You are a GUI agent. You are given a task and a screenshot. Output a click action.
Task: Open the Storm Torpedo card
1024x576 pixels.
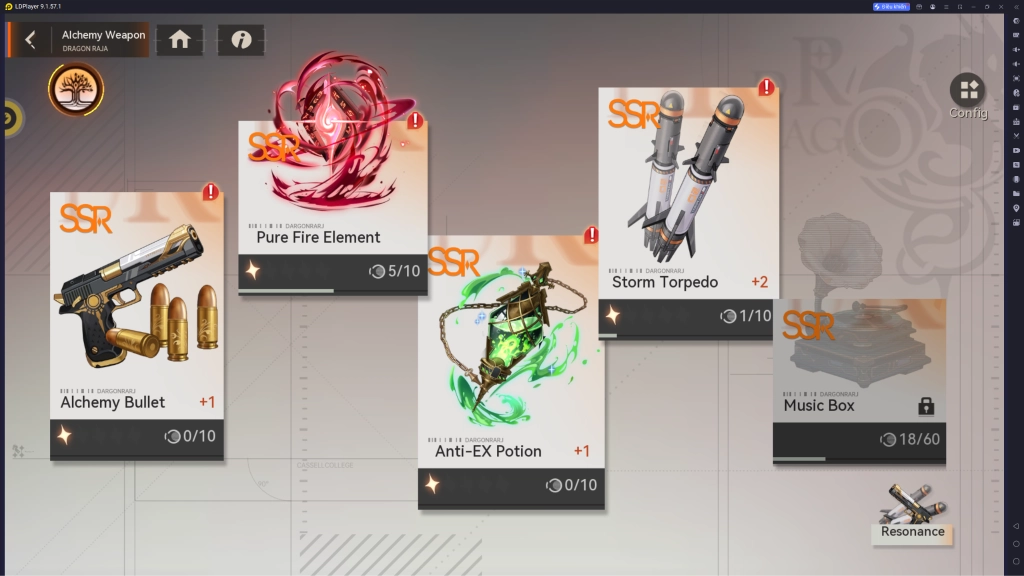(x=688, y=212)
